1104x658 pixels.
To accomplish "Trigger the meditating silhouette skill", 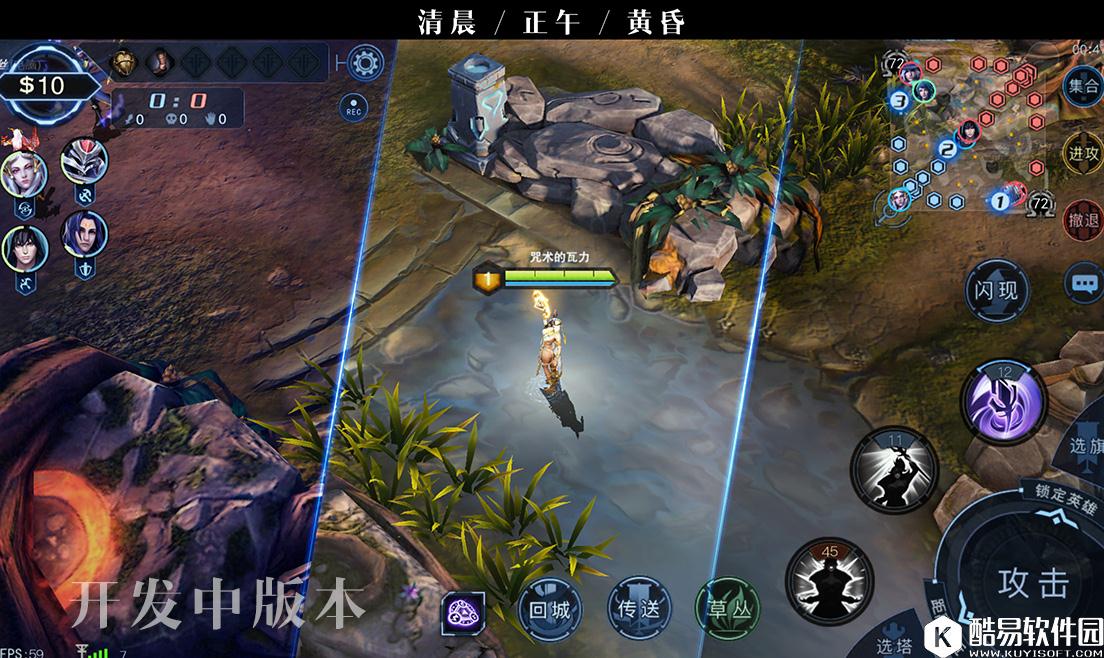I will click(829, 580).
